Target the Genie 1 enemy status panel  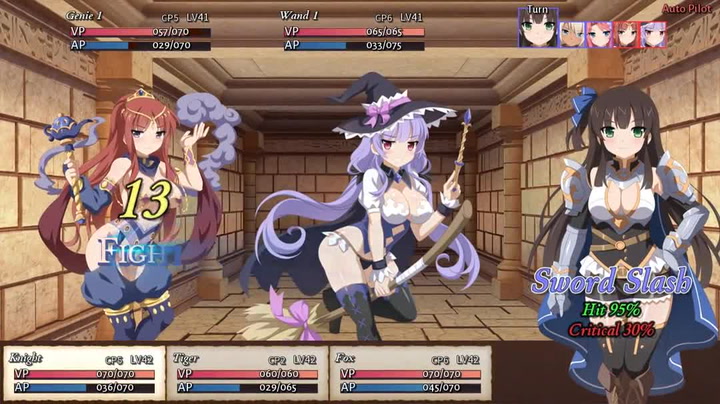[x=136, y=31]
